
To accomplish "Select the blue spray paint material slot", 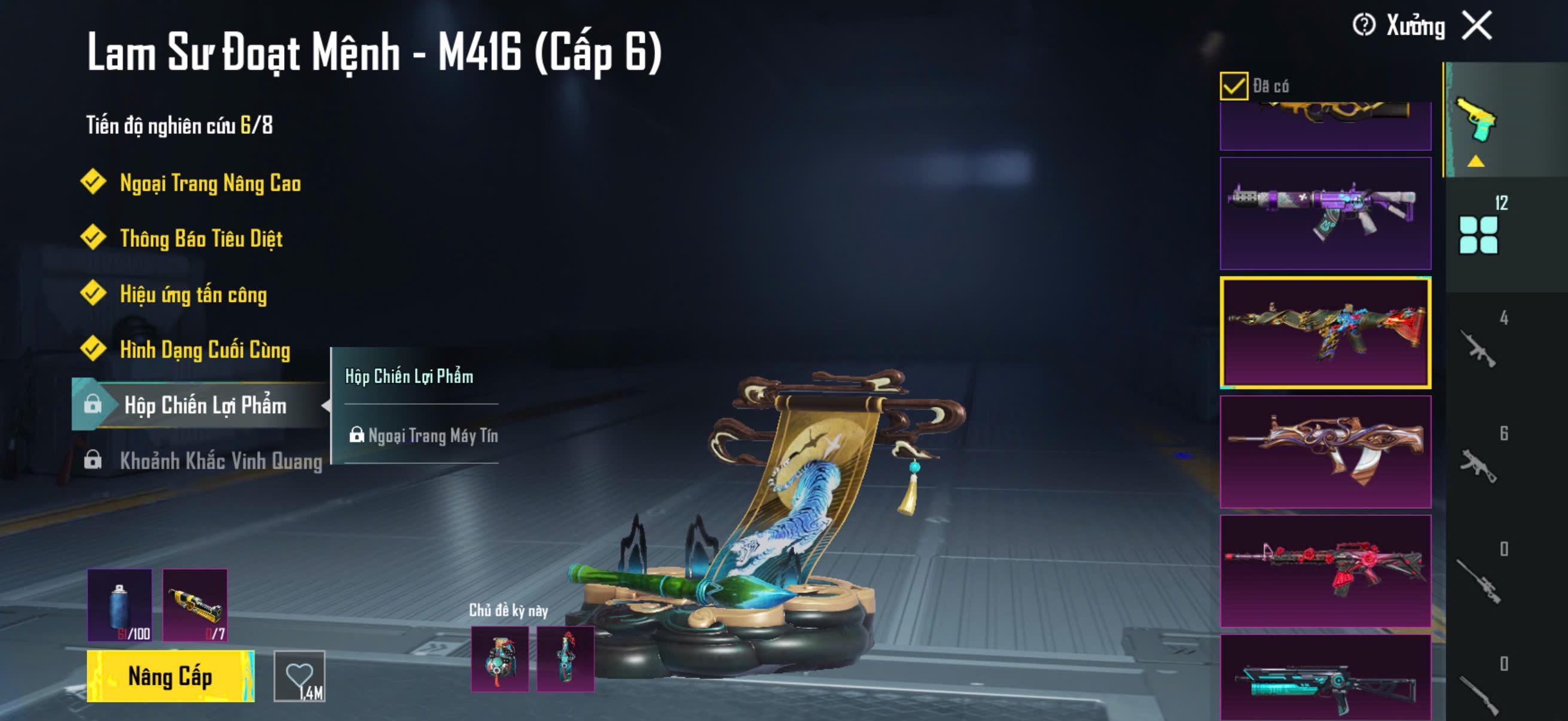I will [x=120, y=605].
